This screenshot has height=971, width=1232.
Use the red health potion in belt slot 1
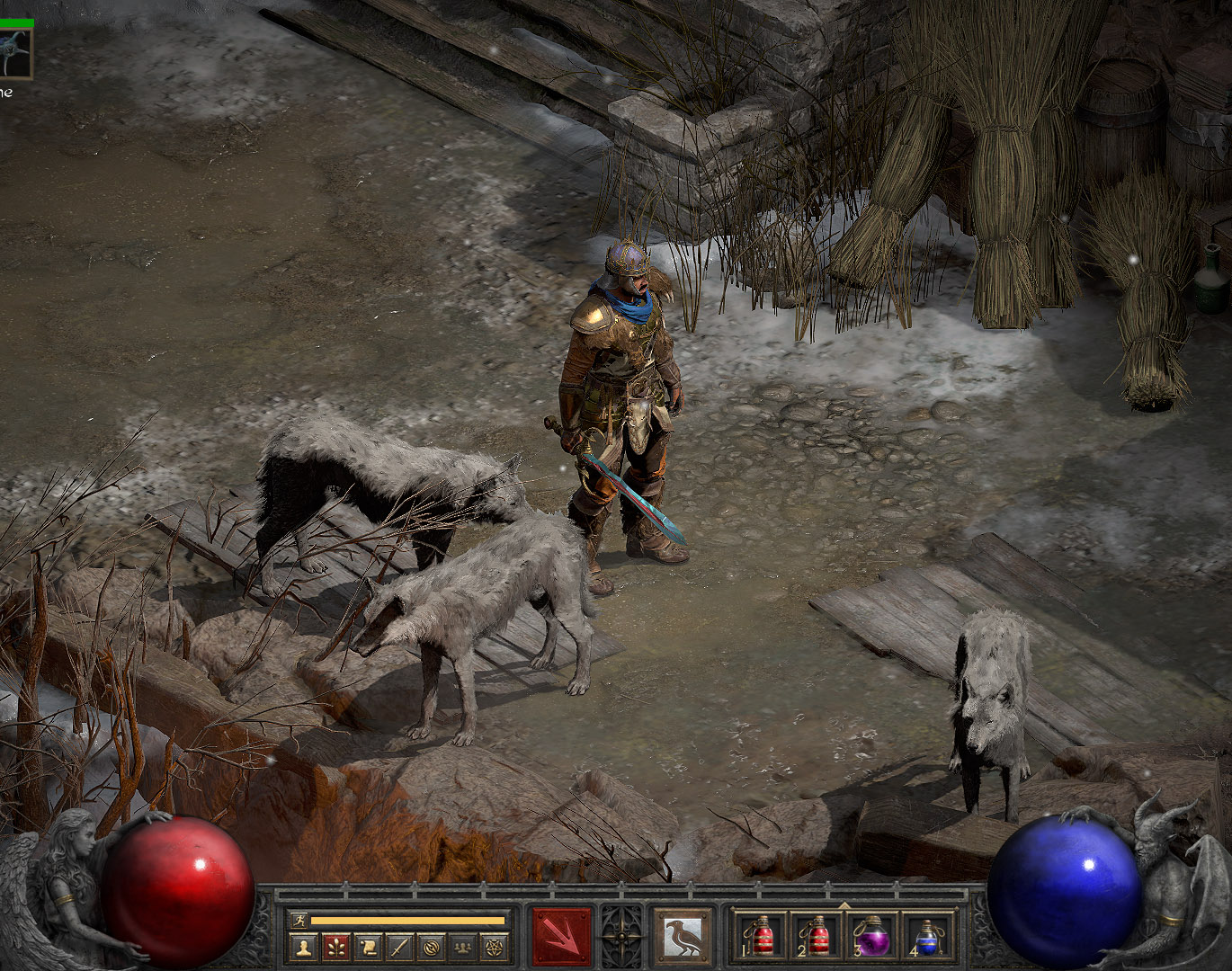click(x=762, y=937)
